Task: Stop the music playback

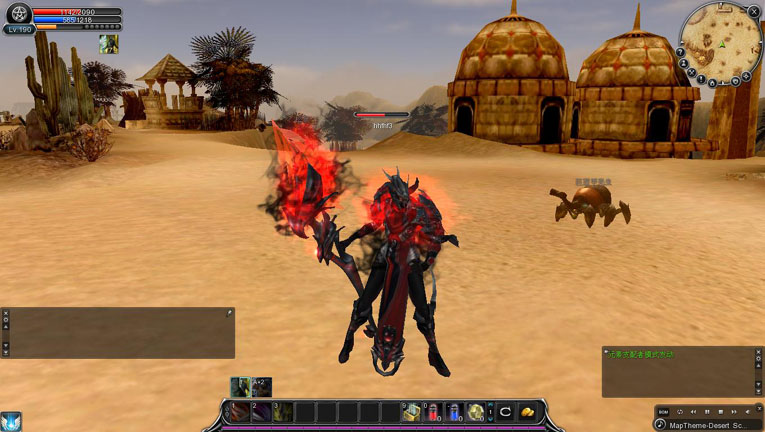Action: tap(720, 411)
